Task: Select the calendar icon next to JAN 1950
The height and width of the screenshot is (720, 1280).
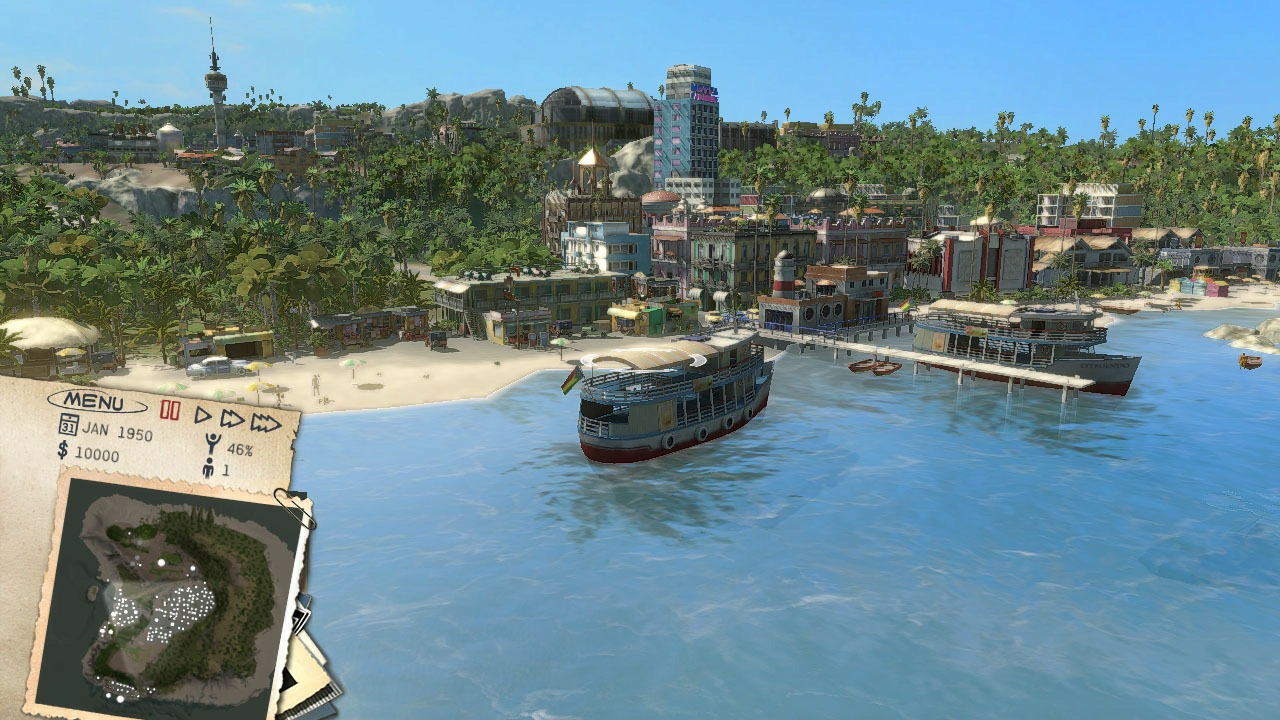Action: 67,425
